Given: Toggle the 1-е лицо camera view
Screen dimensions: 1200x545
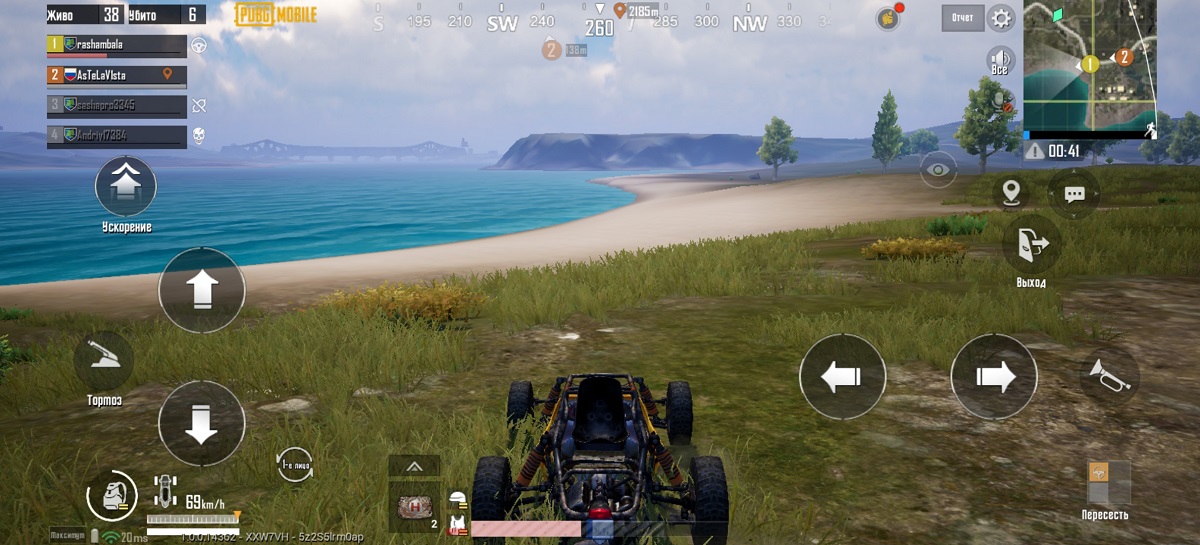Looking at the screenshot, I should (294, 463).
